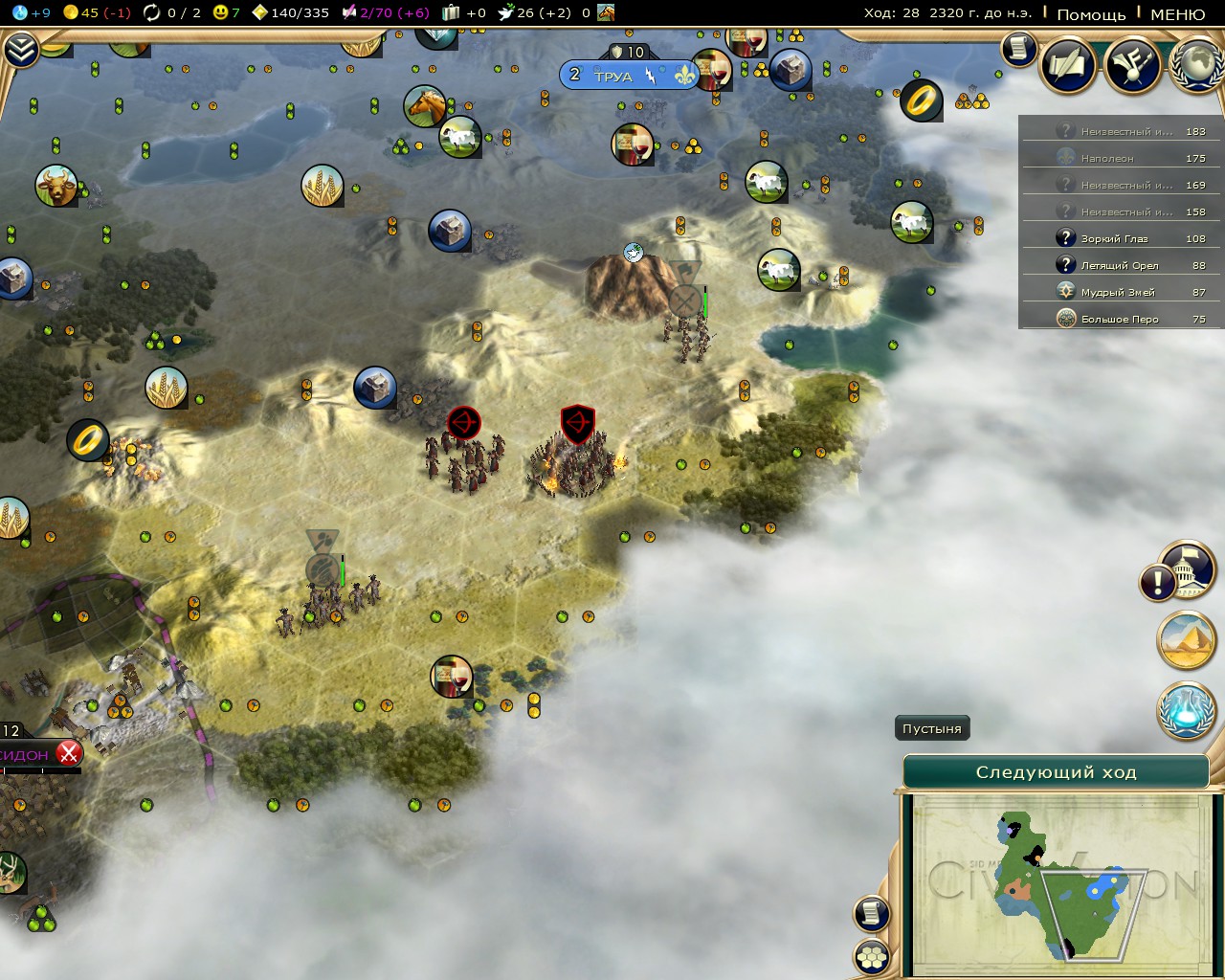The image size is (1225, 980).
Task: Open Помощь in the top bar
Action: click(x=1091, y=13)
